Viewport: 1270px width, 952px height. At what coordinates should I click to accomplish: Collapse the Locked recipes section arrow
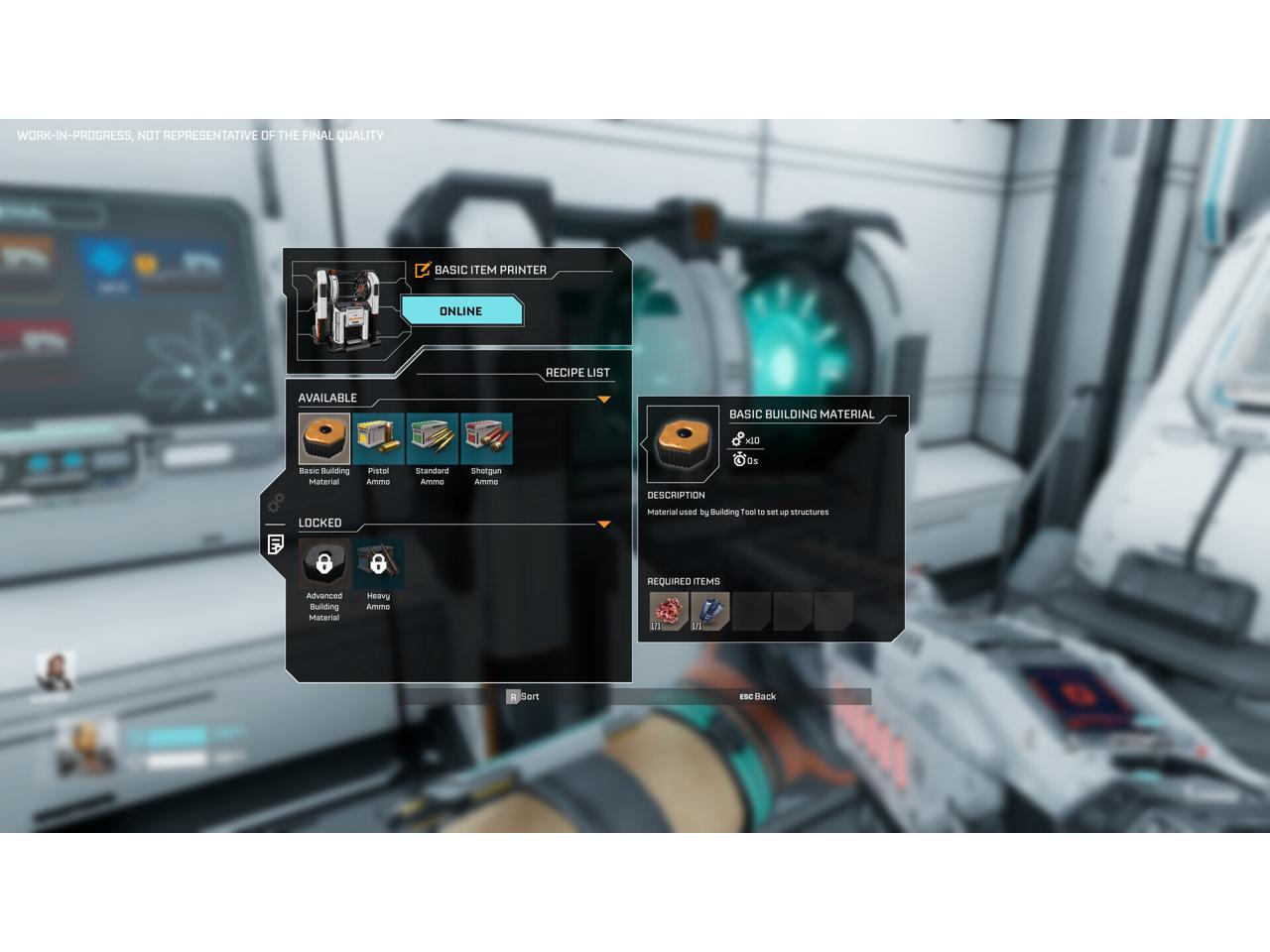click(603, 525)
